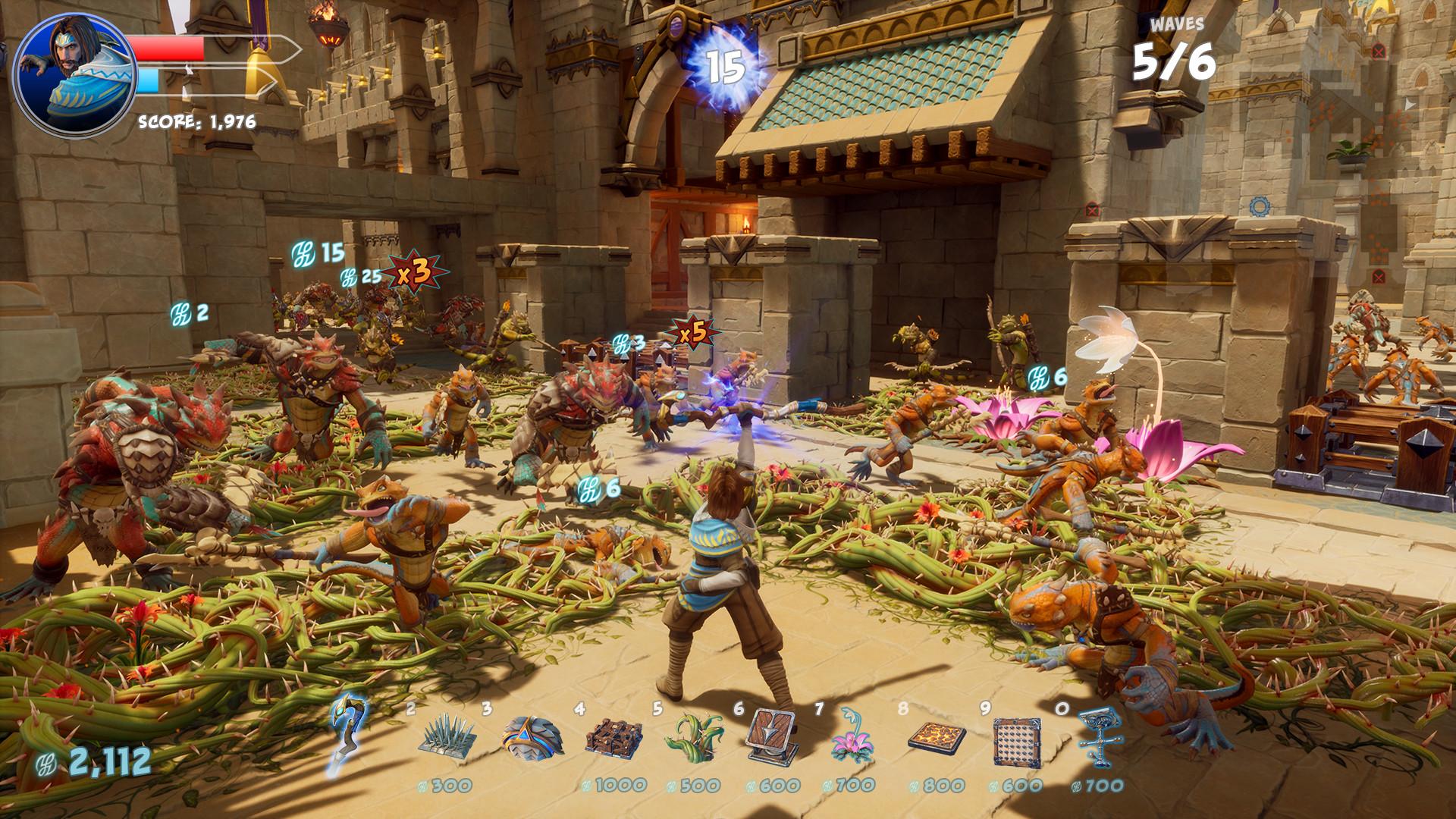Click the x3 combo indicator near the lizardmen
The width and height of the screenshot is (1456, 819).
414,271
